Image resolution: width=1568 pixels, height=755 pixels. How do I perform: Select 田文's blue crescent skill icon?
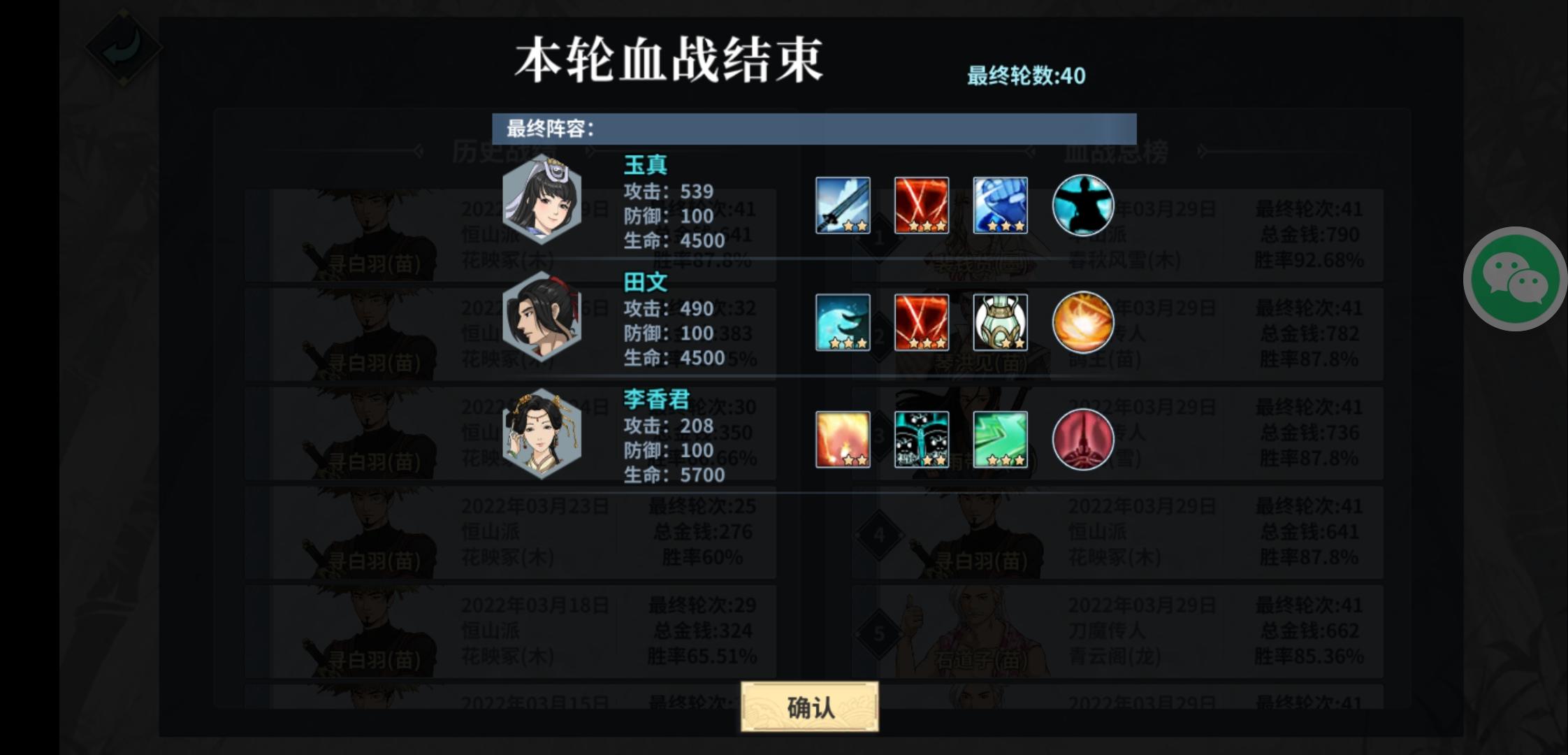pyautogui.click(x=842, y=323)
